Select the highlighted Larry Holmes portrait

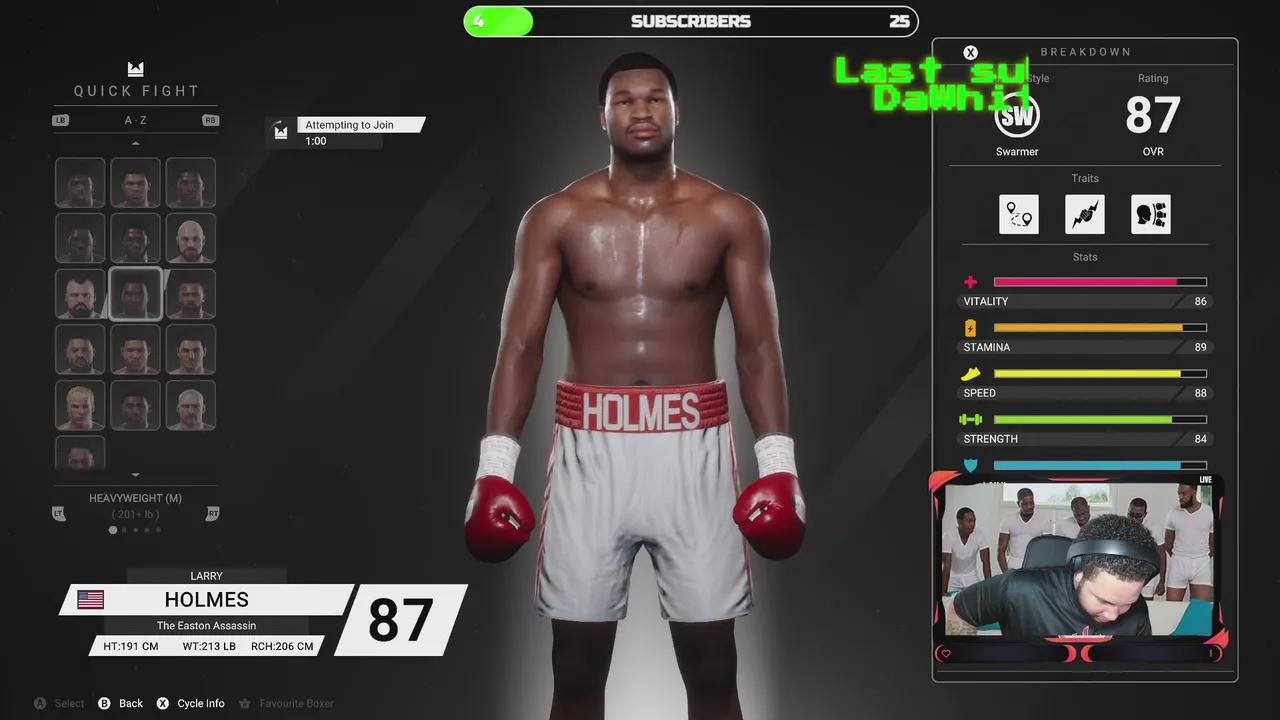(135, 294)
